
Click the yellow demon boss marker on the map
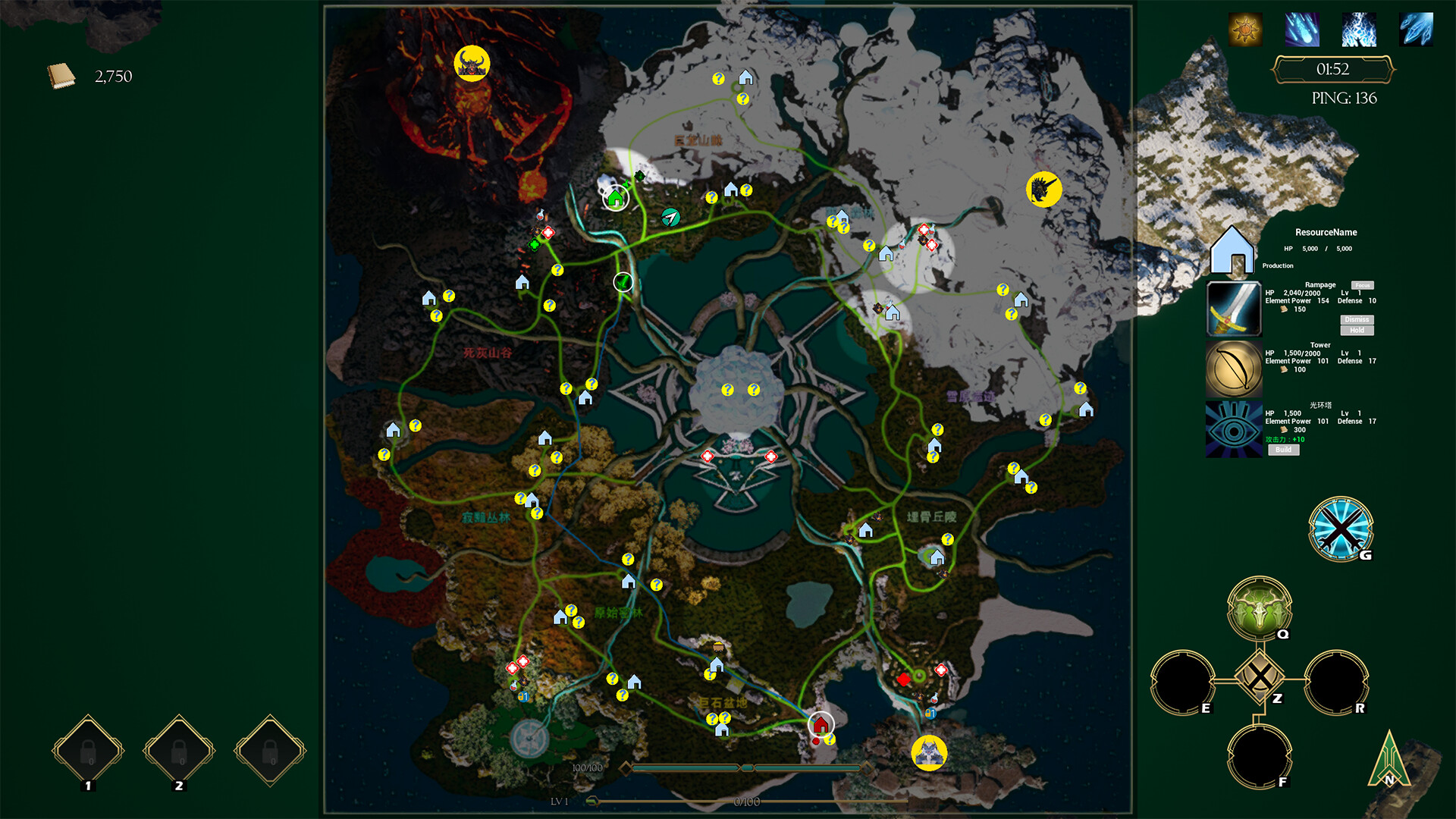(x=471, y=64)
